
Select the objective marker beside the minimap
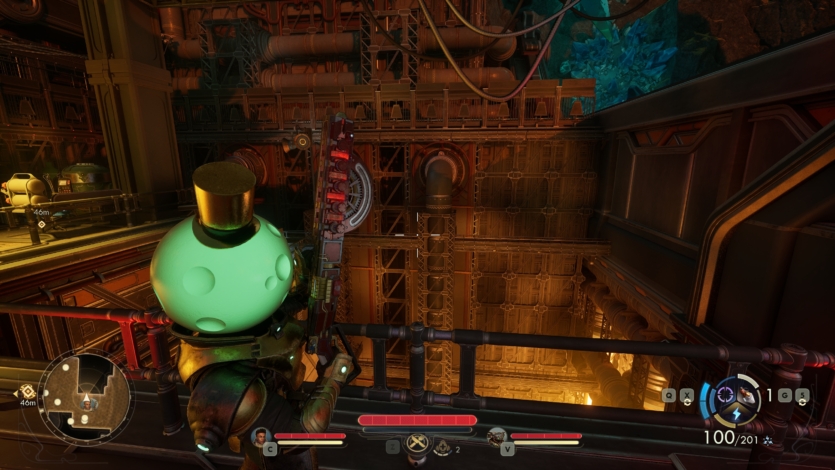pyautogui.click(x=25, y=390)
